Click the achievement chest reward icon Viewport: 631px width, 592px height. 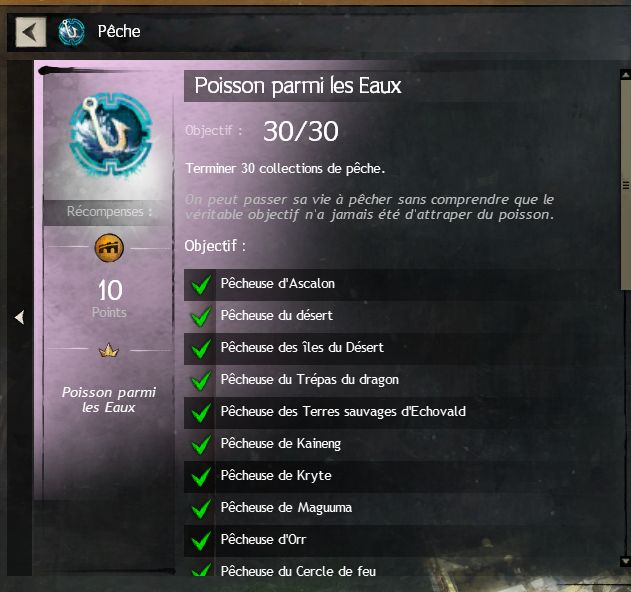109,247
